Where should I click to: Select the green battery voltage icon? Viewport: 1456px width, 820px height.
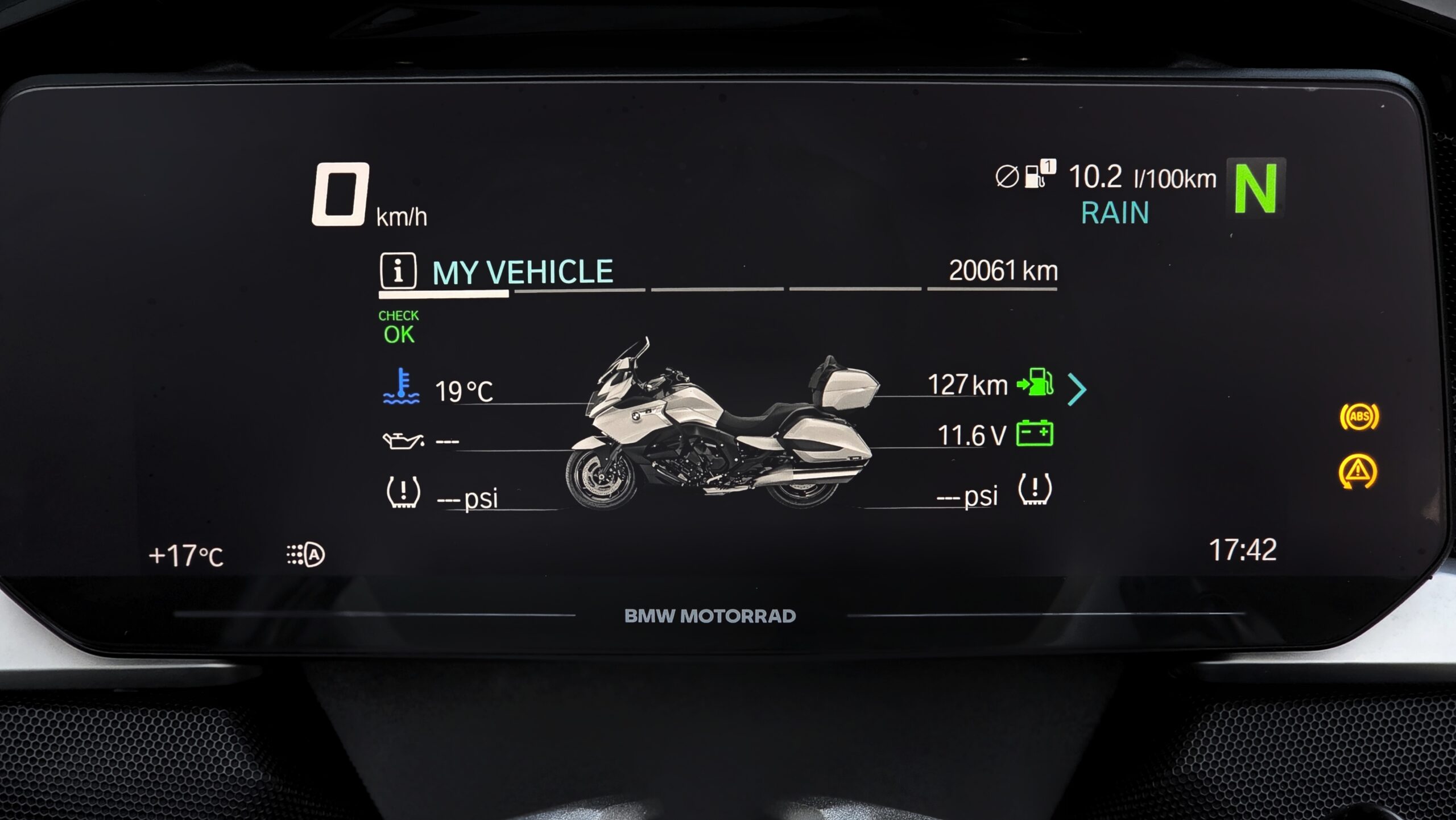click(1035, 434)
